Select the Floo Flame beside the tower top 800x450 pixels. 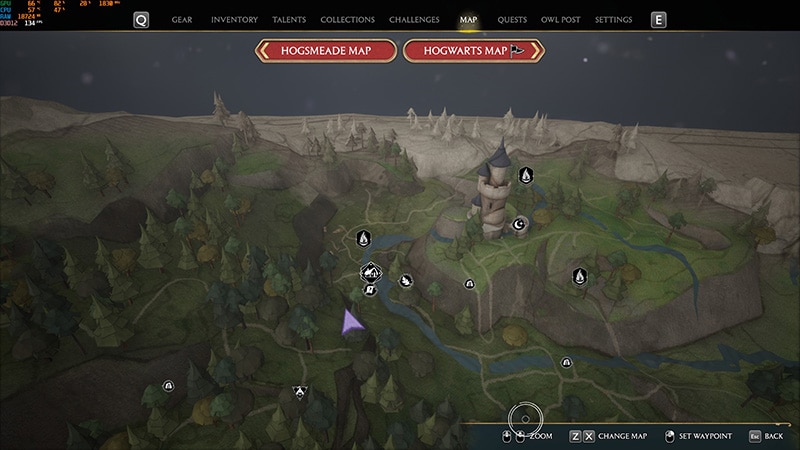525,176
